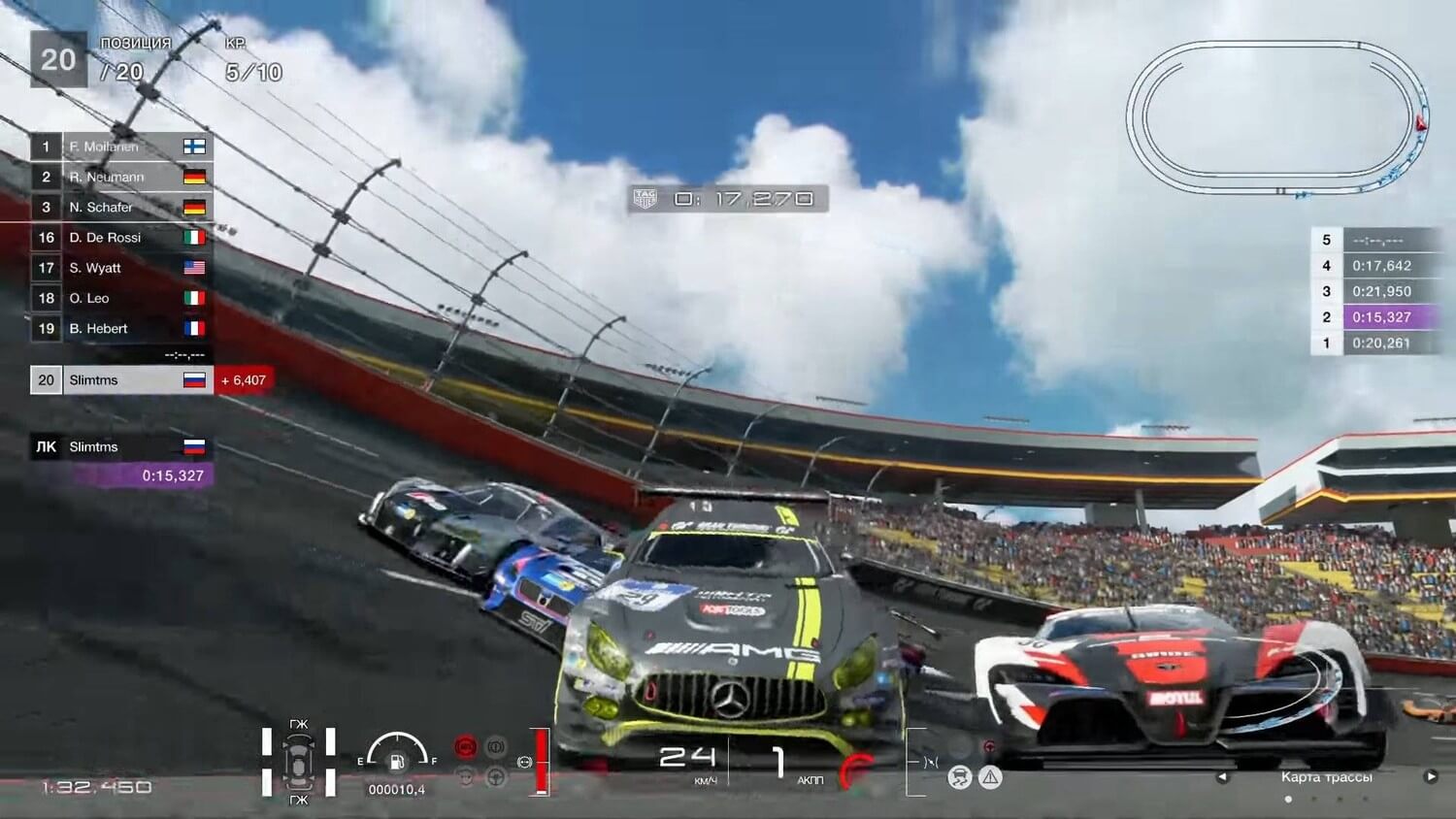Click the fuel gauge pump icon
The height and width of the screenshot is (819, 1456).
pos(396,762)
